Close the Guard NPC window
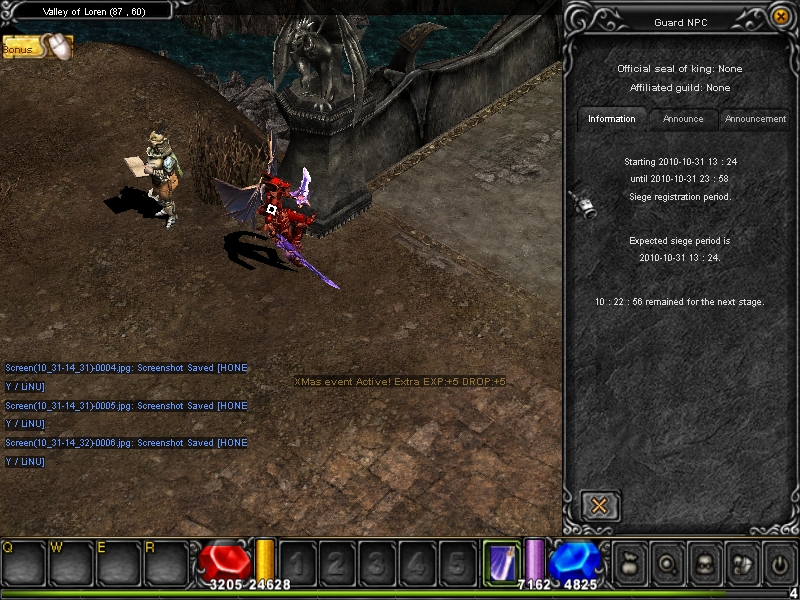Screen dimensions: 800x600 point(781,16)
